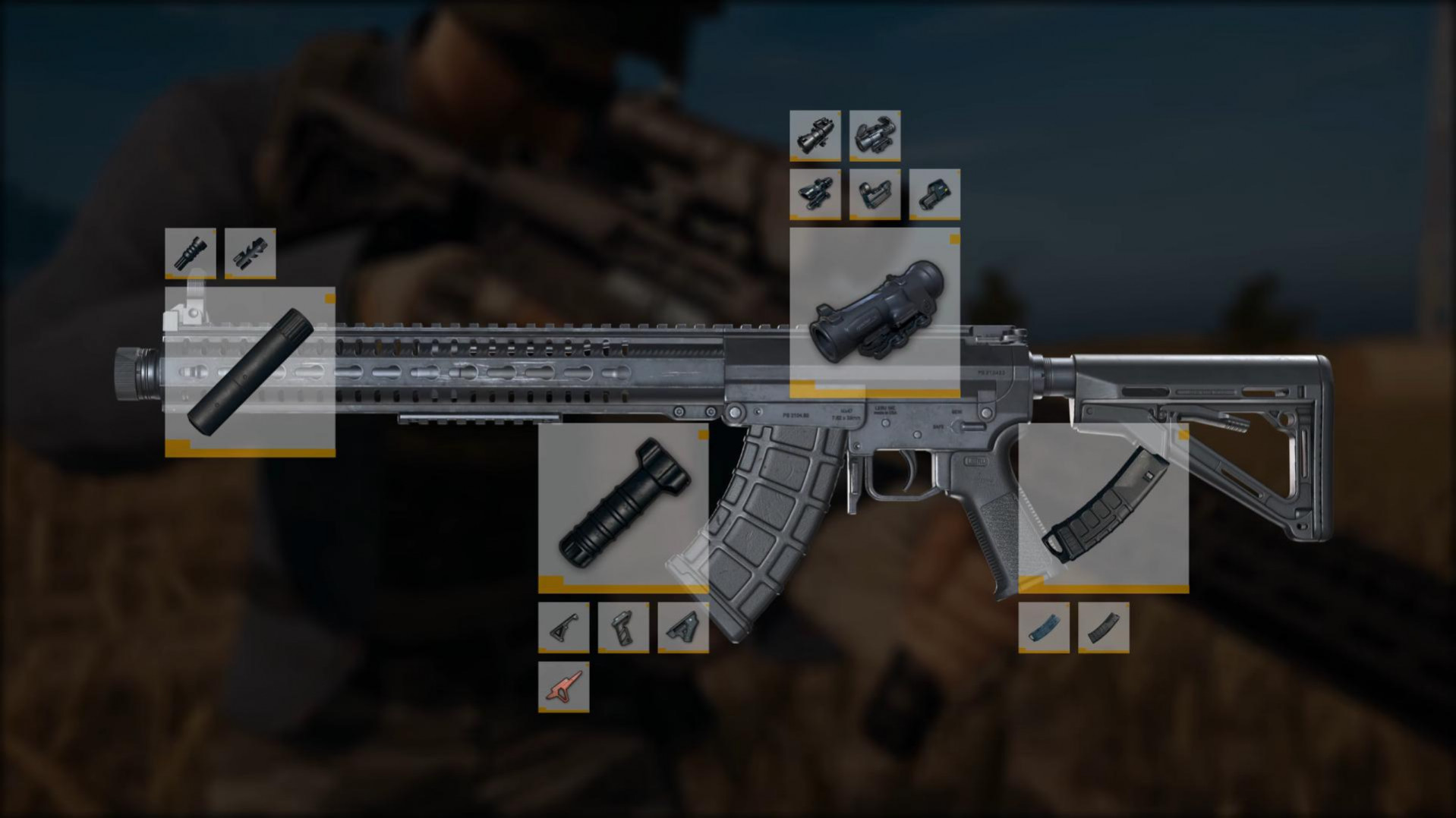Select the angled foregrip icon
Screen dimensions: 1456x818
pos(566,628)
